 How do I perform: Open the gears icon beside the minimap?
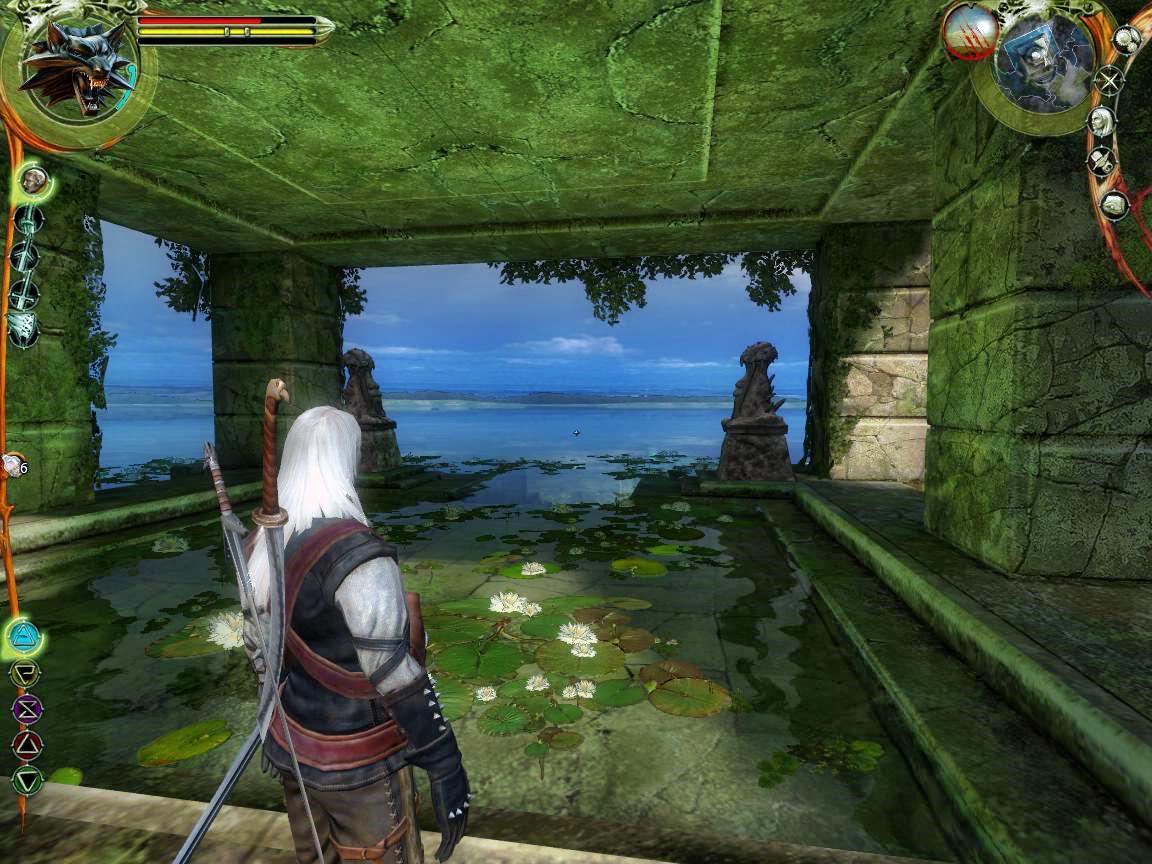[x=1126, y=40]
